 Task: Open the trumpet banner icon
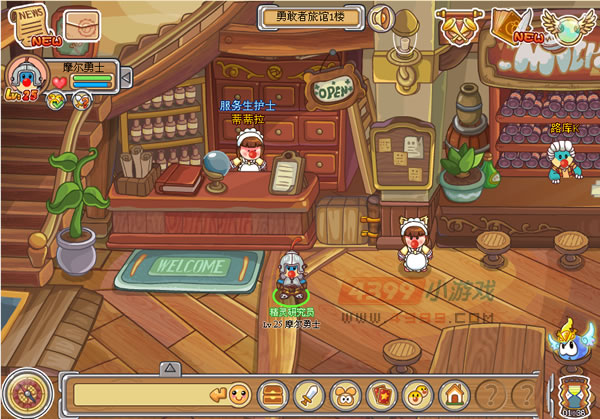(458, 24)
